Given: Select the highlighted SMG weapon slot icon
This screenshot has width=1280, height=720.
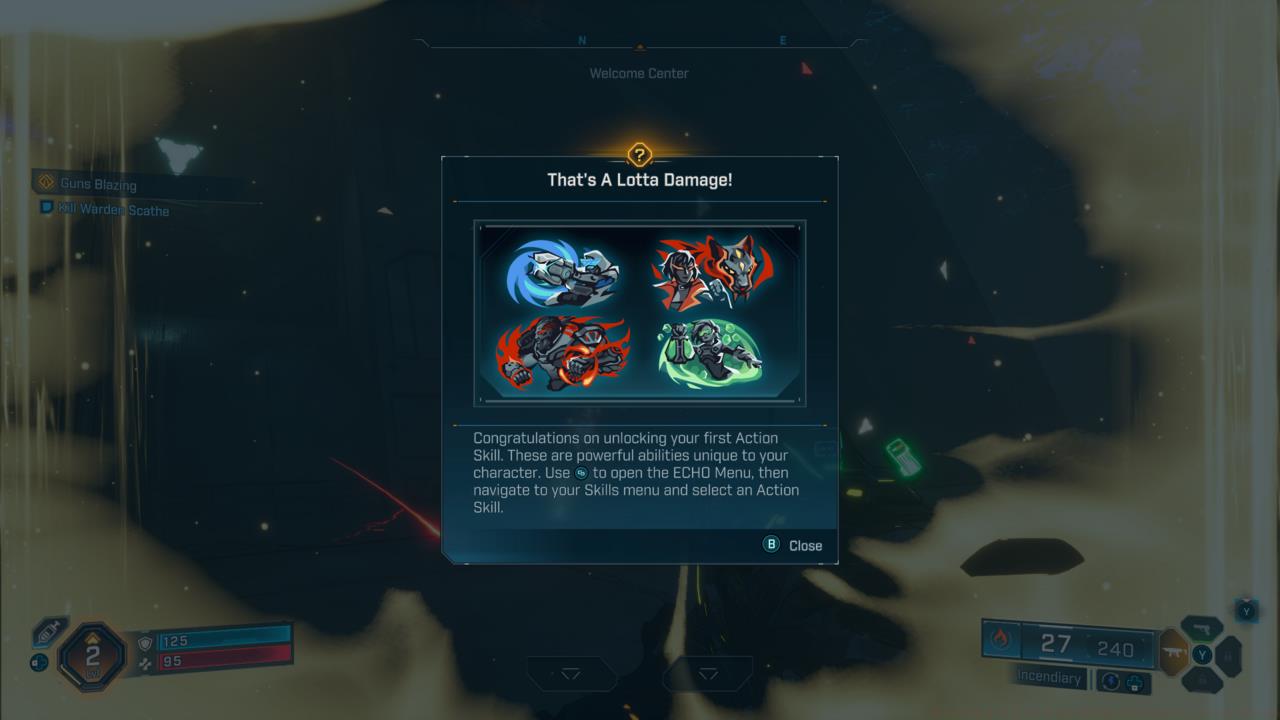Looking at the screenshot, I should point(1174,652).
